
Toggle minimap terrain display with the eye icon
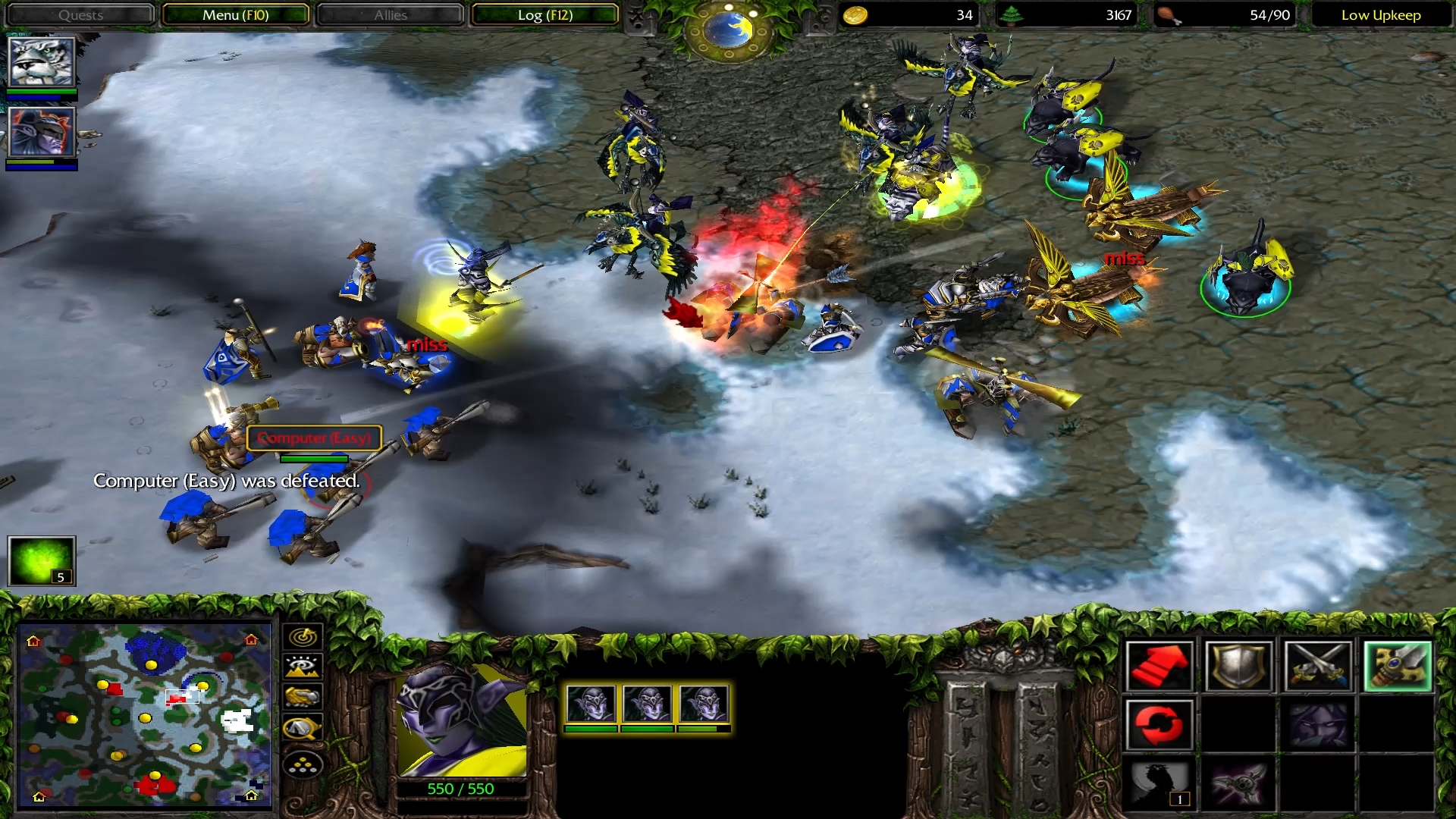(303, 667)
